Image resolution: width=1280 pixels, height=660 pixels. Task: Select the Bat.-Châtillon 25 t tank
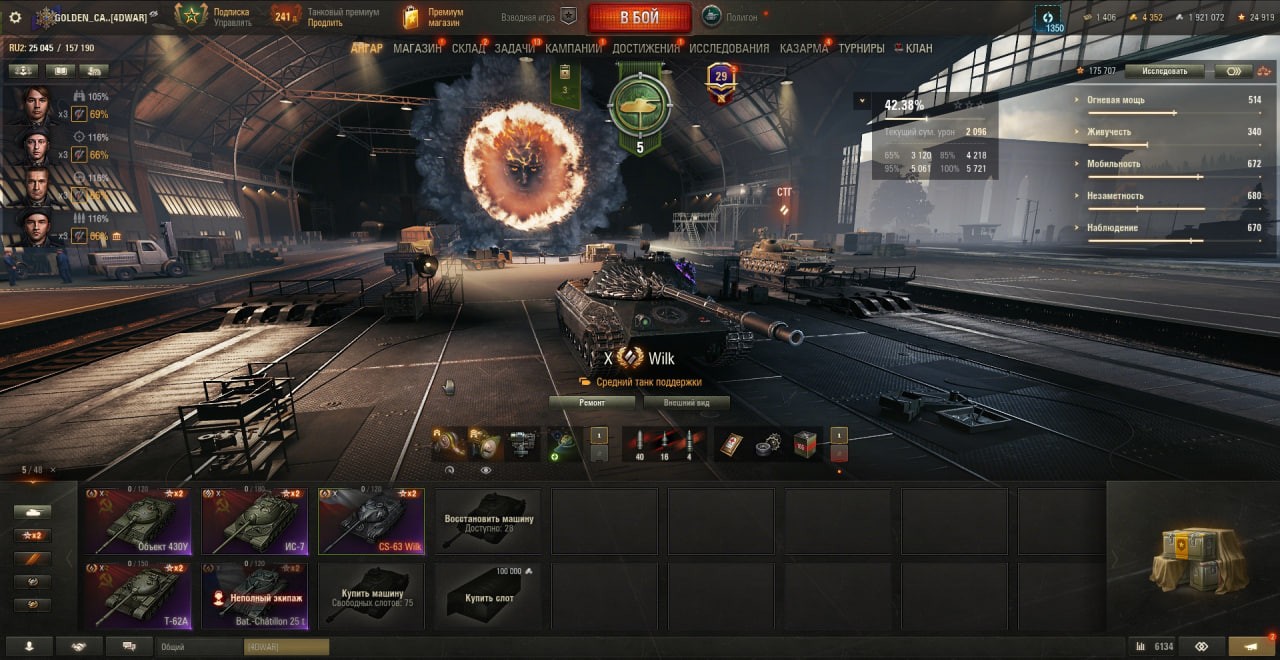pyautogui.click(x=254, y=596)
